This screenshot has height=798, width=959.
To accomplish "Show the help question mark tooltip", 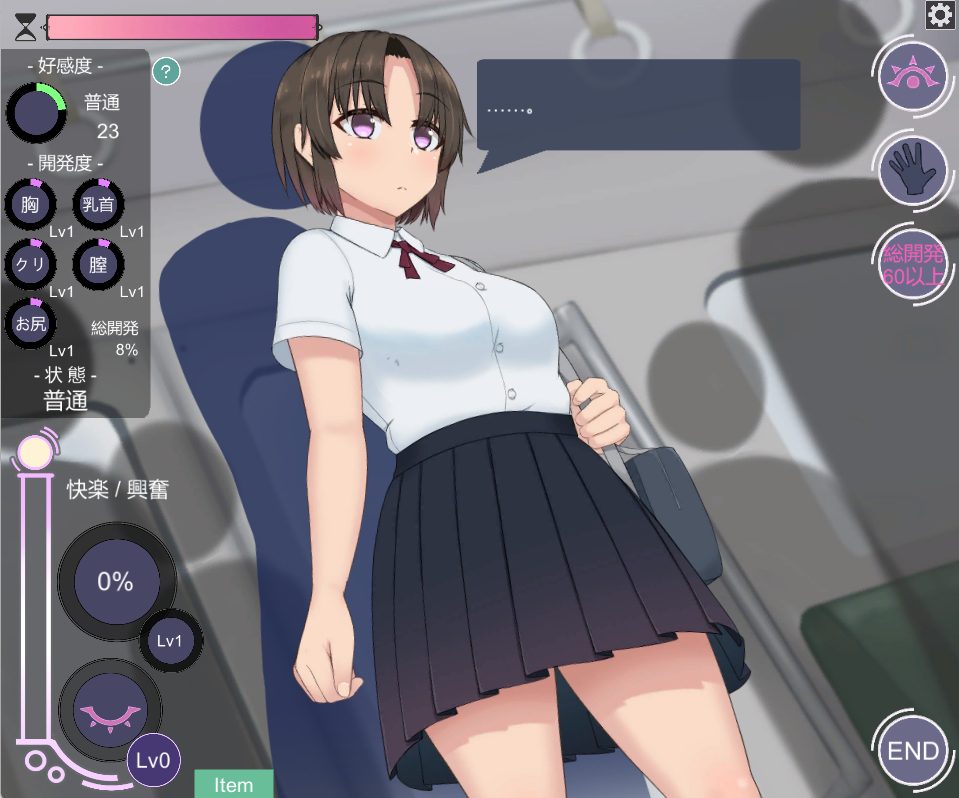I will [x=166, y=71].
